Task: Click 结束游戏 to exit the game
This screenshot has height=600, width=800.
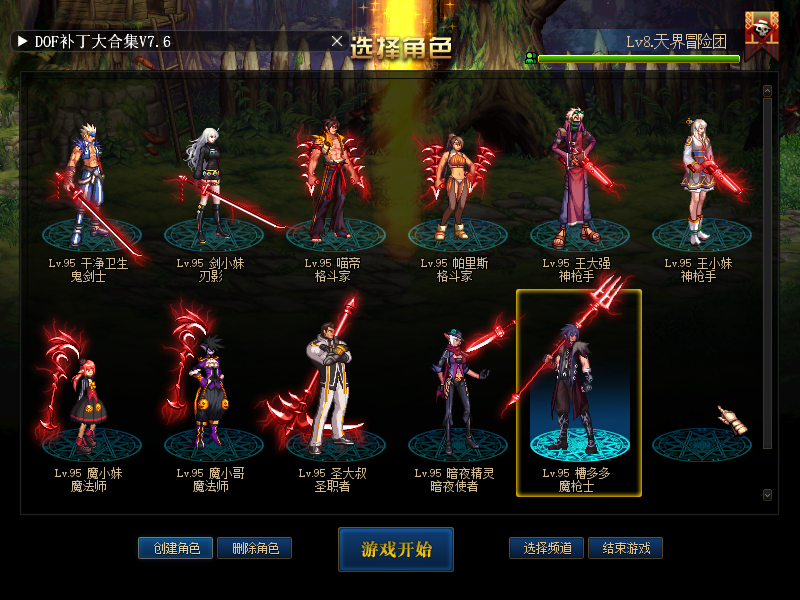Action: [625, 548]
